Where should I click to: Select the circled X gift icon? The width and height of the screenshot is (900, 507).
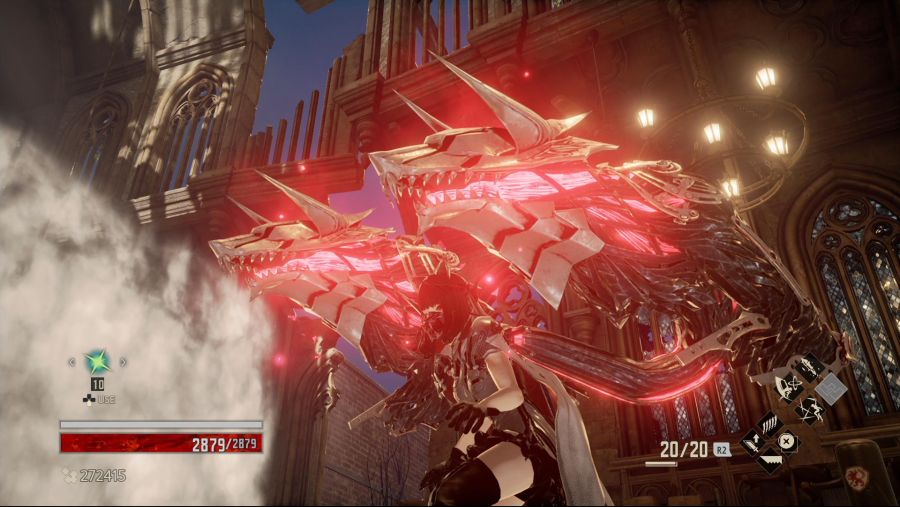coord(787,443)
